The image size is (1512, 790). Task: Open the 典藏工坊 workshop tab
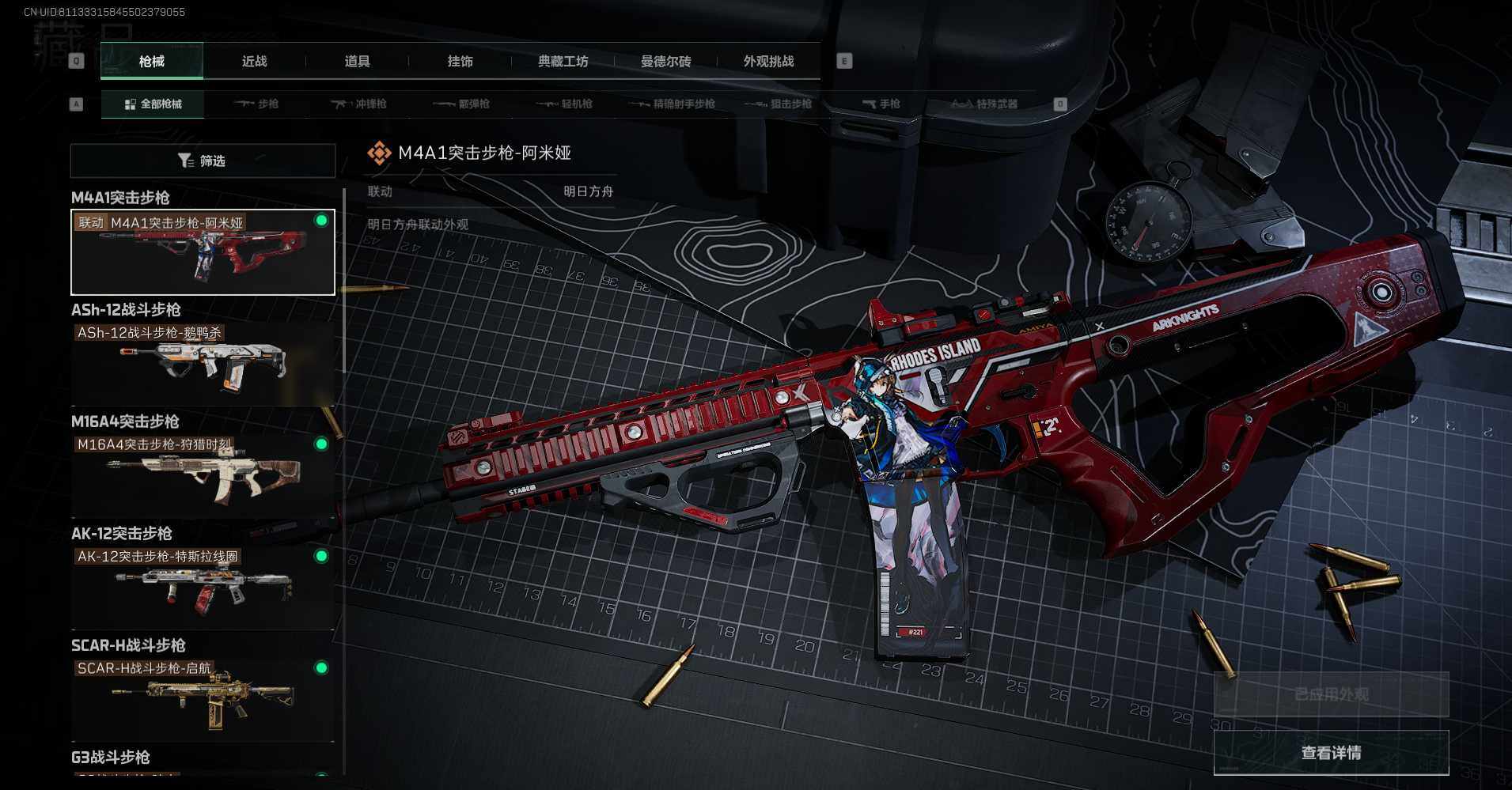(x=563, y=61)
